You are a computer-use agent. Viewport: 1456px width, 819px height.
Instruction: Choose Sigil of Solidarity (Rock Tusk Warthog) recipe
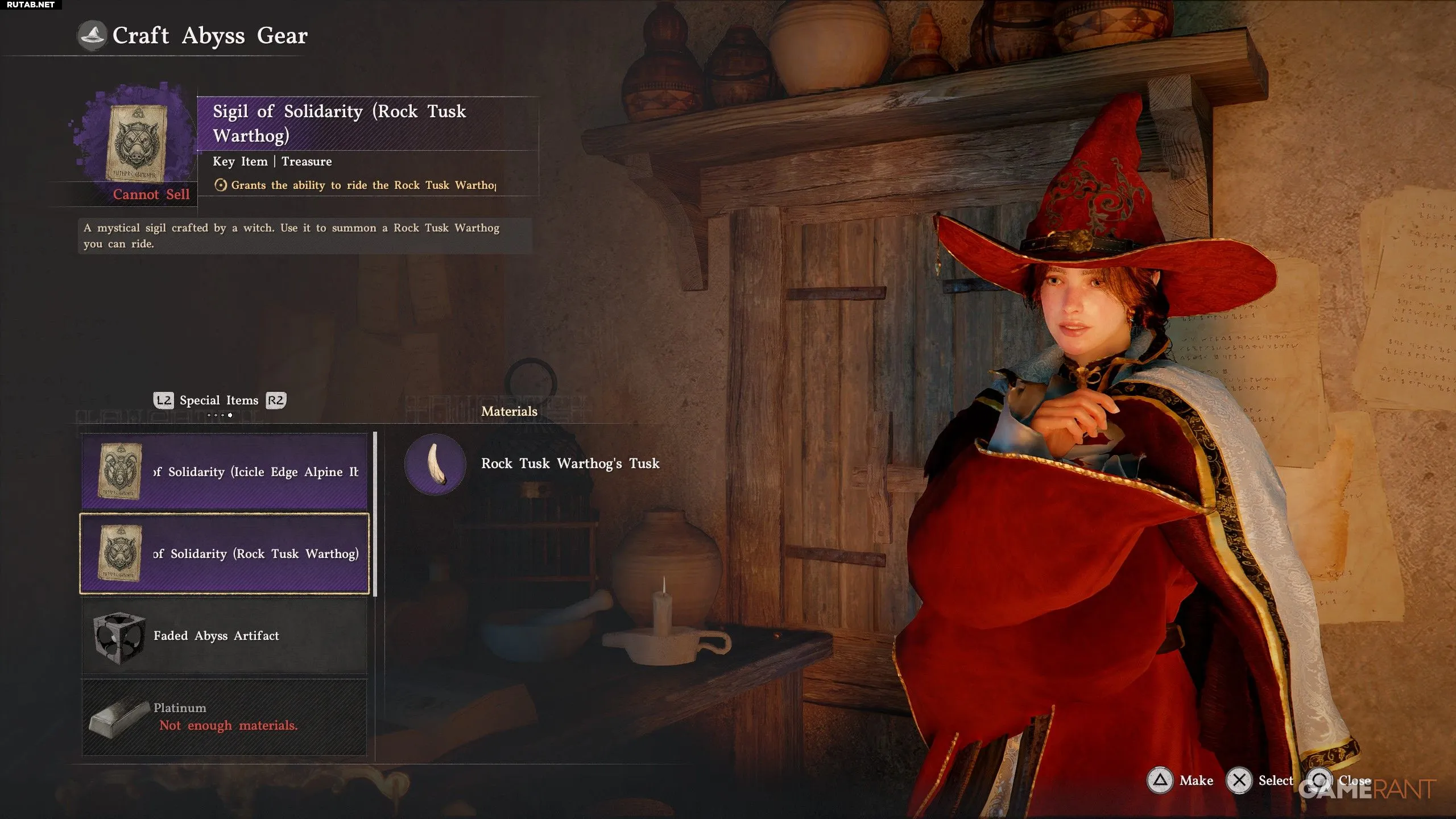pyautogui.click(x=225, y=553)
